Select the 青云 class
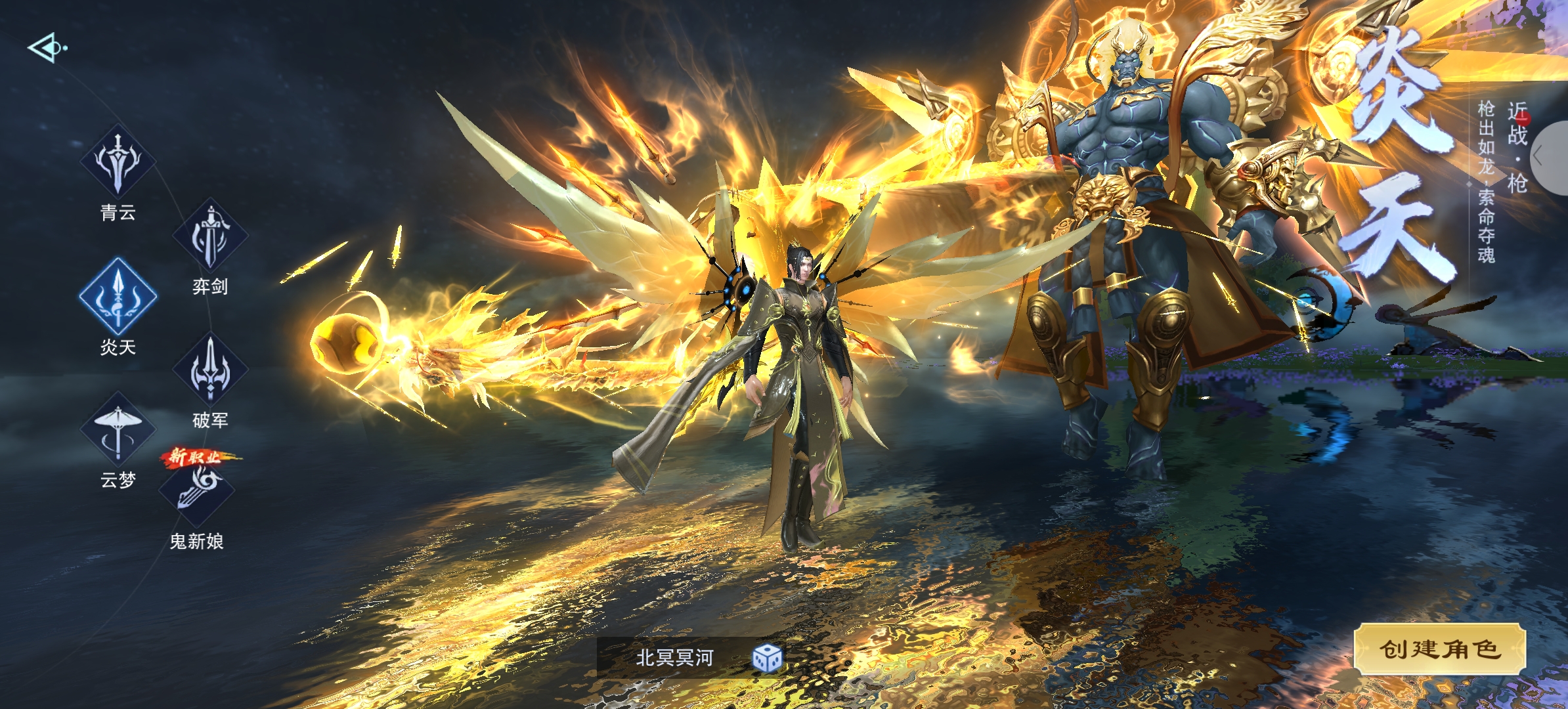Screen dimensions: 1568x709 (118, 162)
